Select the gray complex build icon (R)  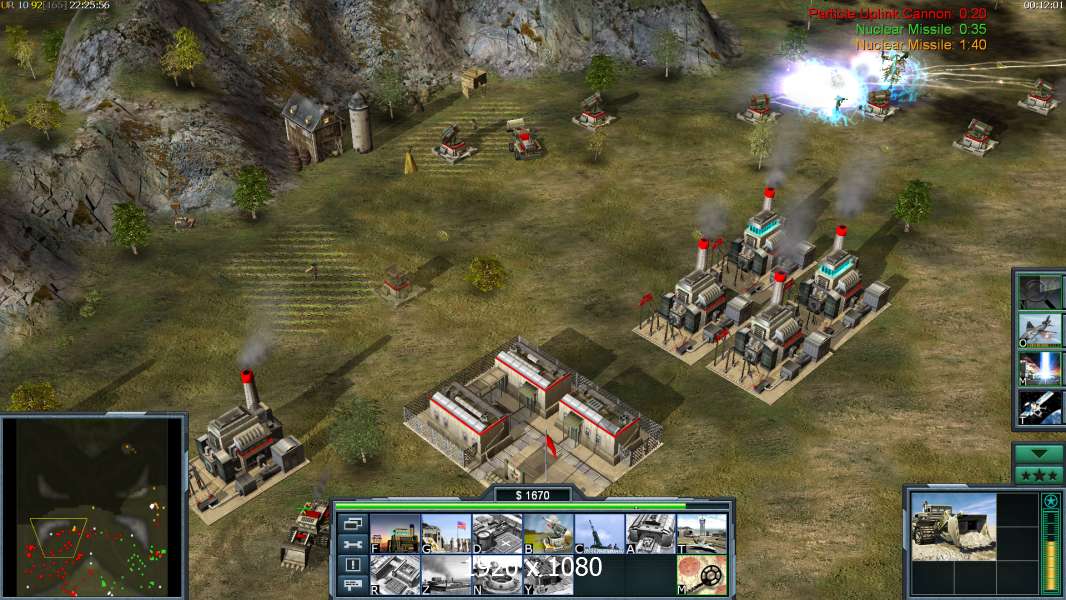tap(395, 575)
